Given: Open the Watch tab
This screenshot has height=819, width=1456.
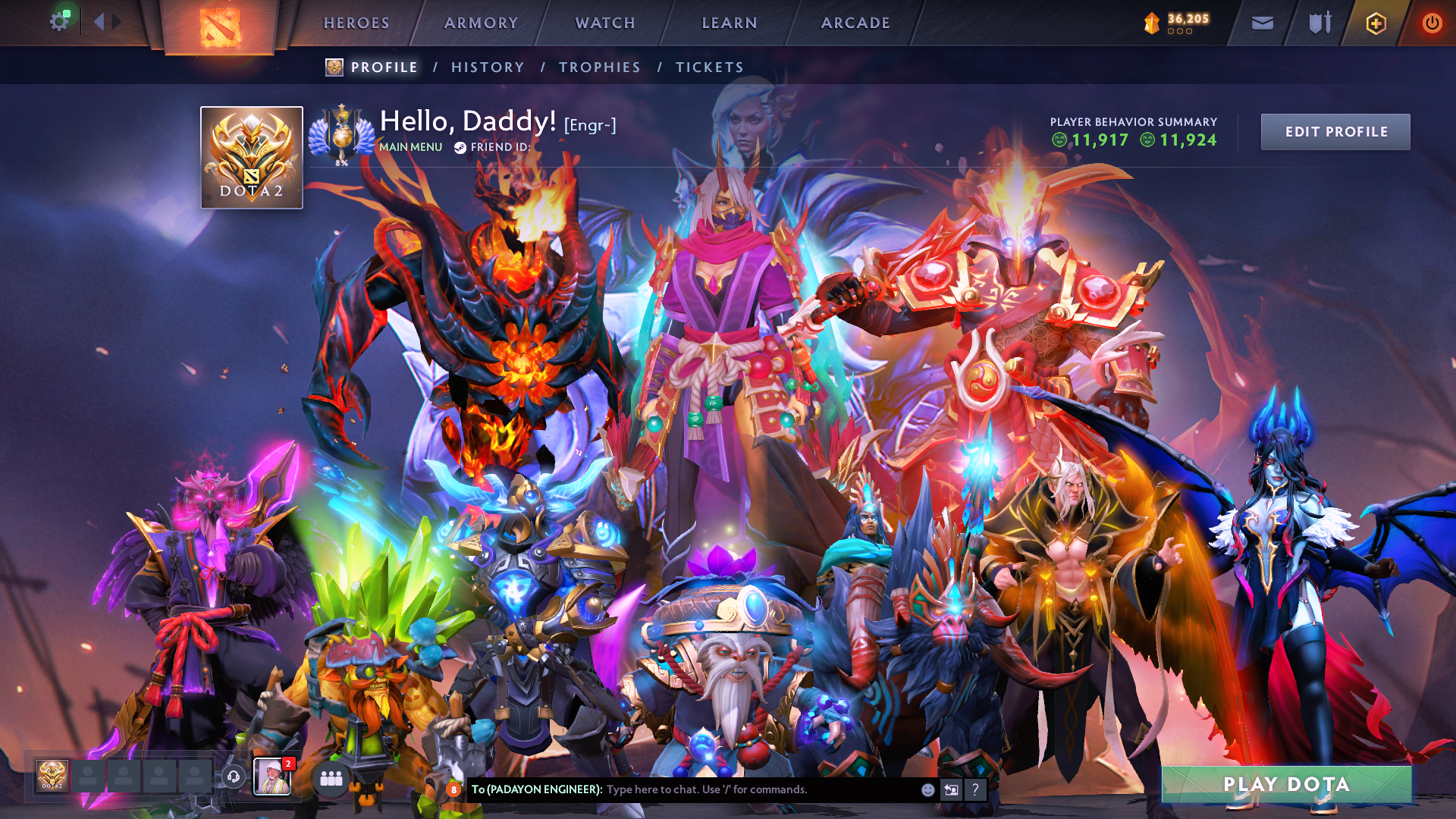Looking at the screenshot, I should [605, 23].
